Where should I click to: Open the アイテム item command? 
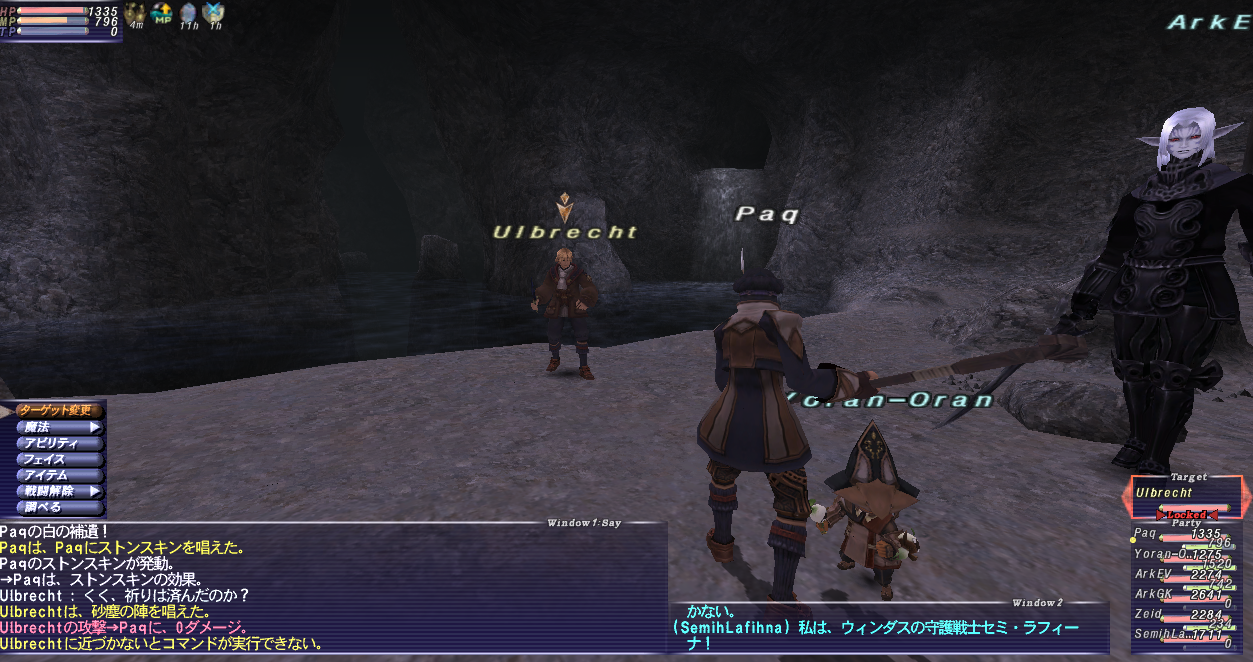click(x=56, y=475)
